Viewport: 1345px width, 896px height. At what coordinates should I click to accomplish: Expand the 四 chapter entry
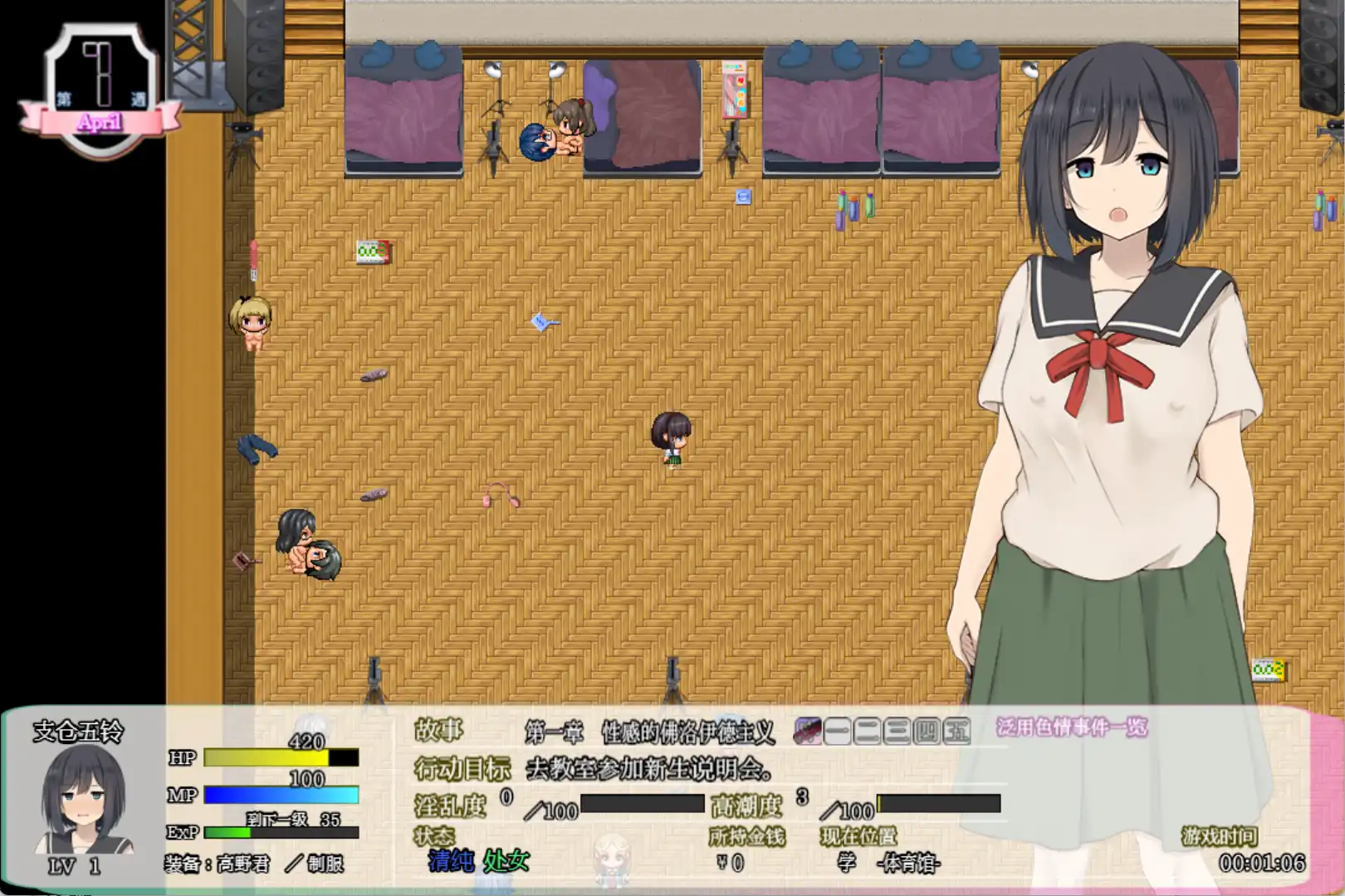pyautogui.click(x=926, y=731)
